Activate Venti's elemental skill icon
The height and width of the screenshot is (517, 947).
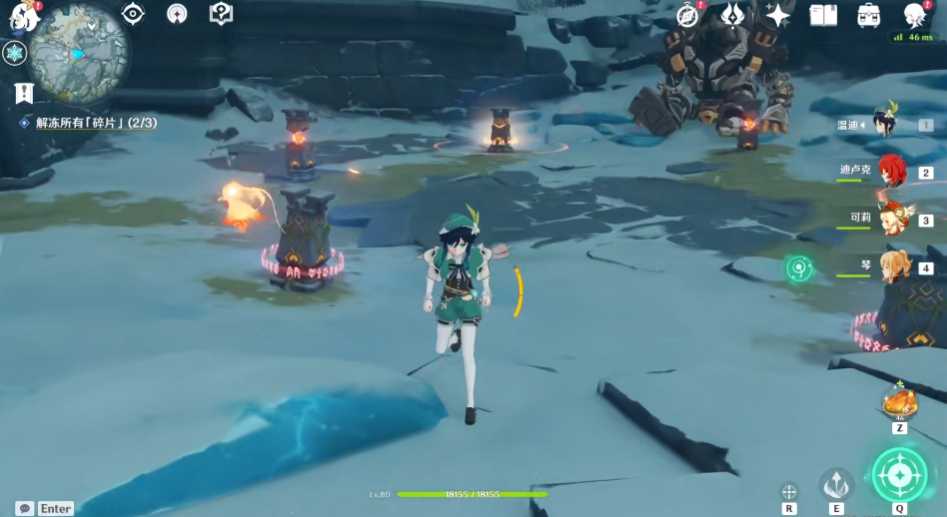click(836, 484)
